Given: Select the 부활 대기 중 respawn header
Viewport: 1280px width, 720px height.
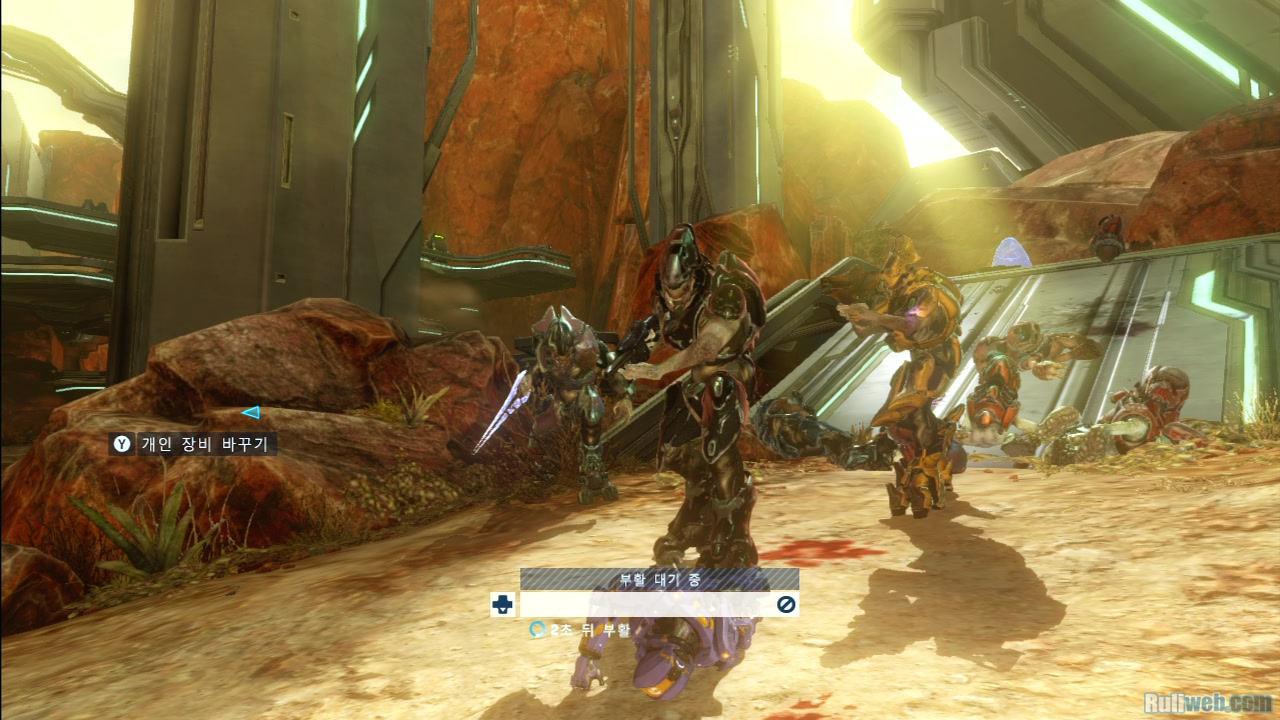Looking at the screenshot, I should point(659,579).
